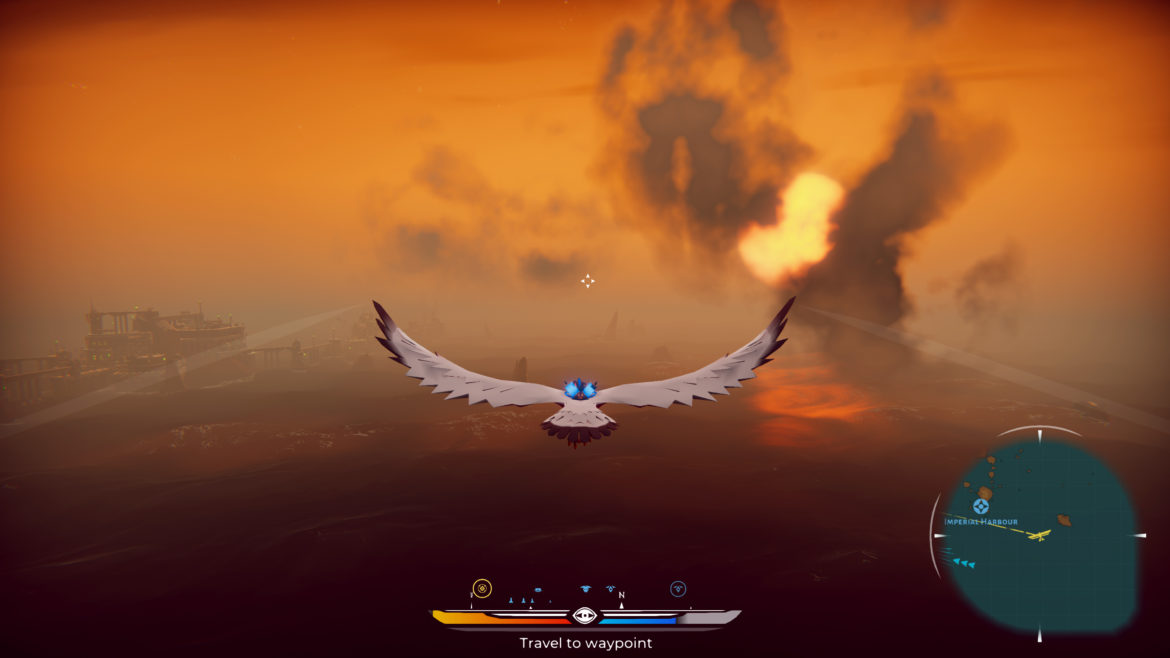Select the yellow-circled waypoint icon on compass
This screenshot has height=658, width=1170.
[482, 588]
